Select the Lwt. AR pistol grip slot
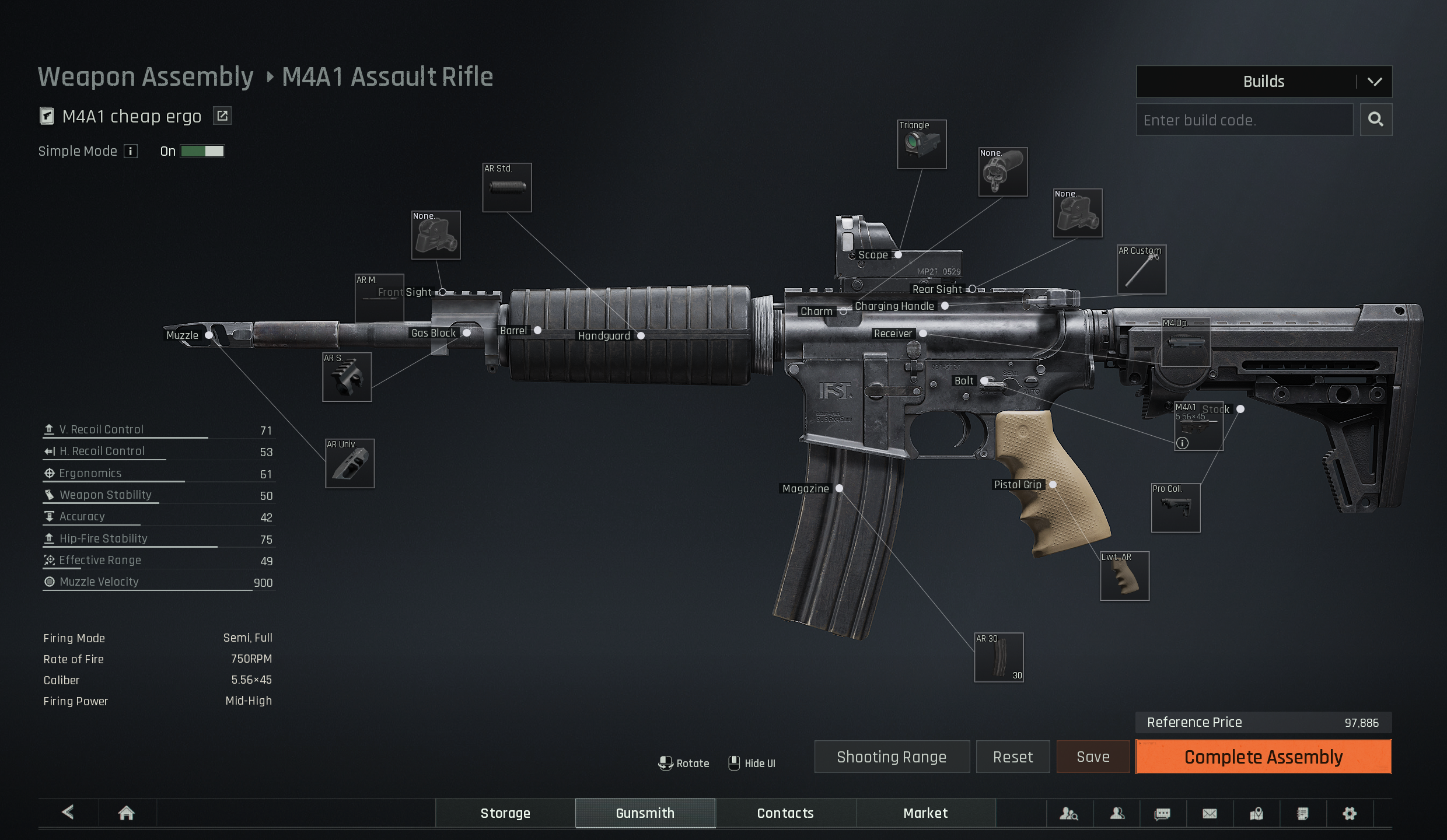1447x840 pixels. (1124, 576)
